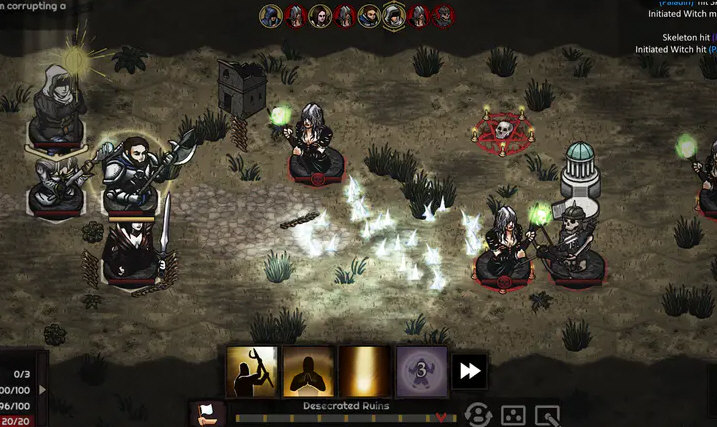Image resolution: width=717 pixels, height=427 pixels.
Task: Click the highlighted white-hooded turn portrait
Action: click(x=394, y=15)
